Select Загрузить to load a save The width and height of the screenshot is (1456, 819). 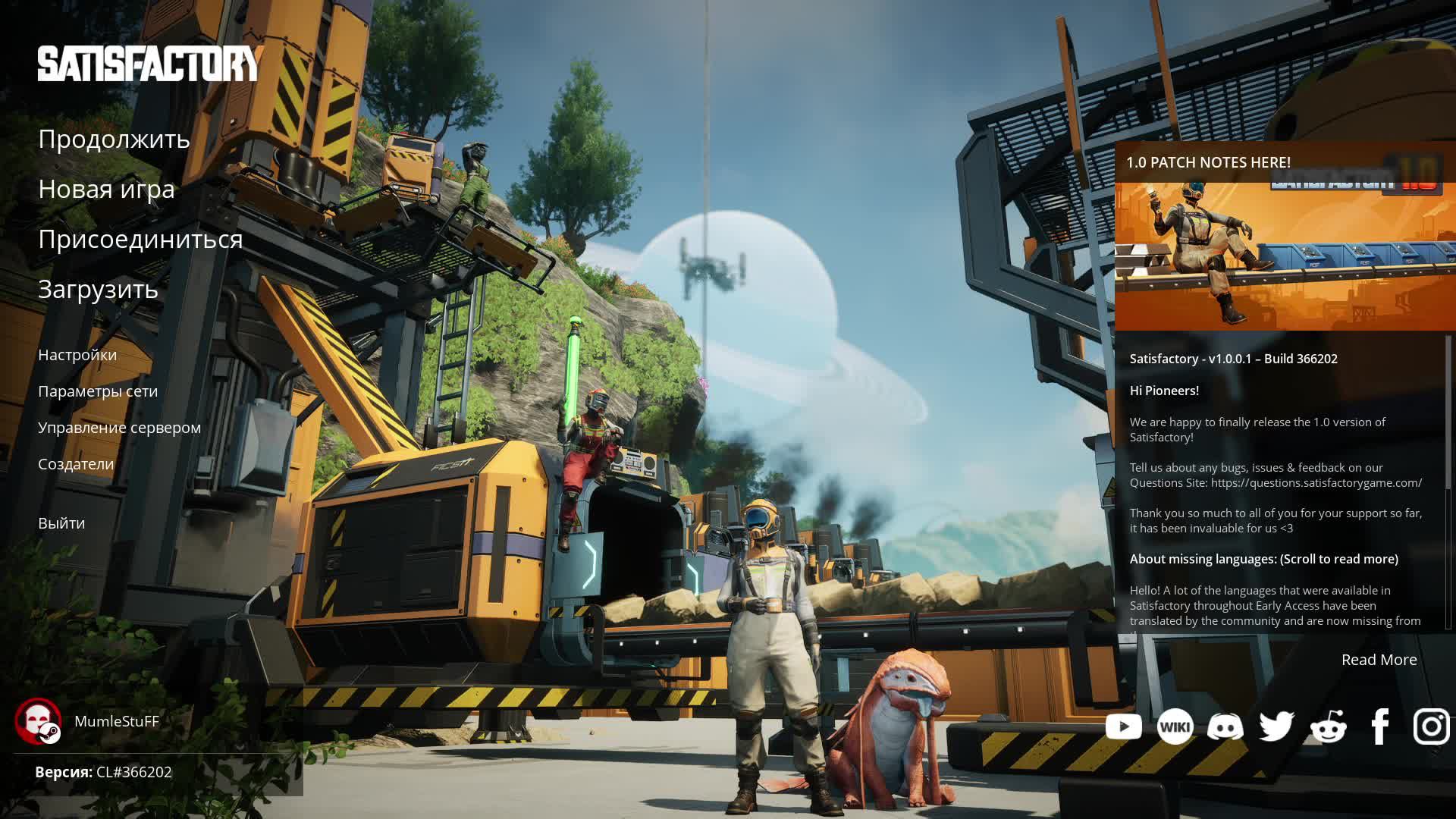coord(98,290)
